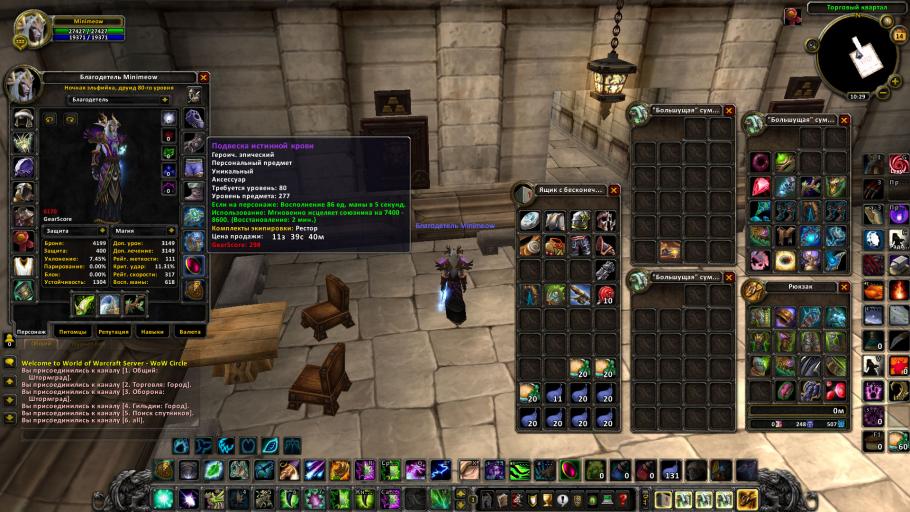
Task: Show the Валюта tab
Action: point(189,331)
